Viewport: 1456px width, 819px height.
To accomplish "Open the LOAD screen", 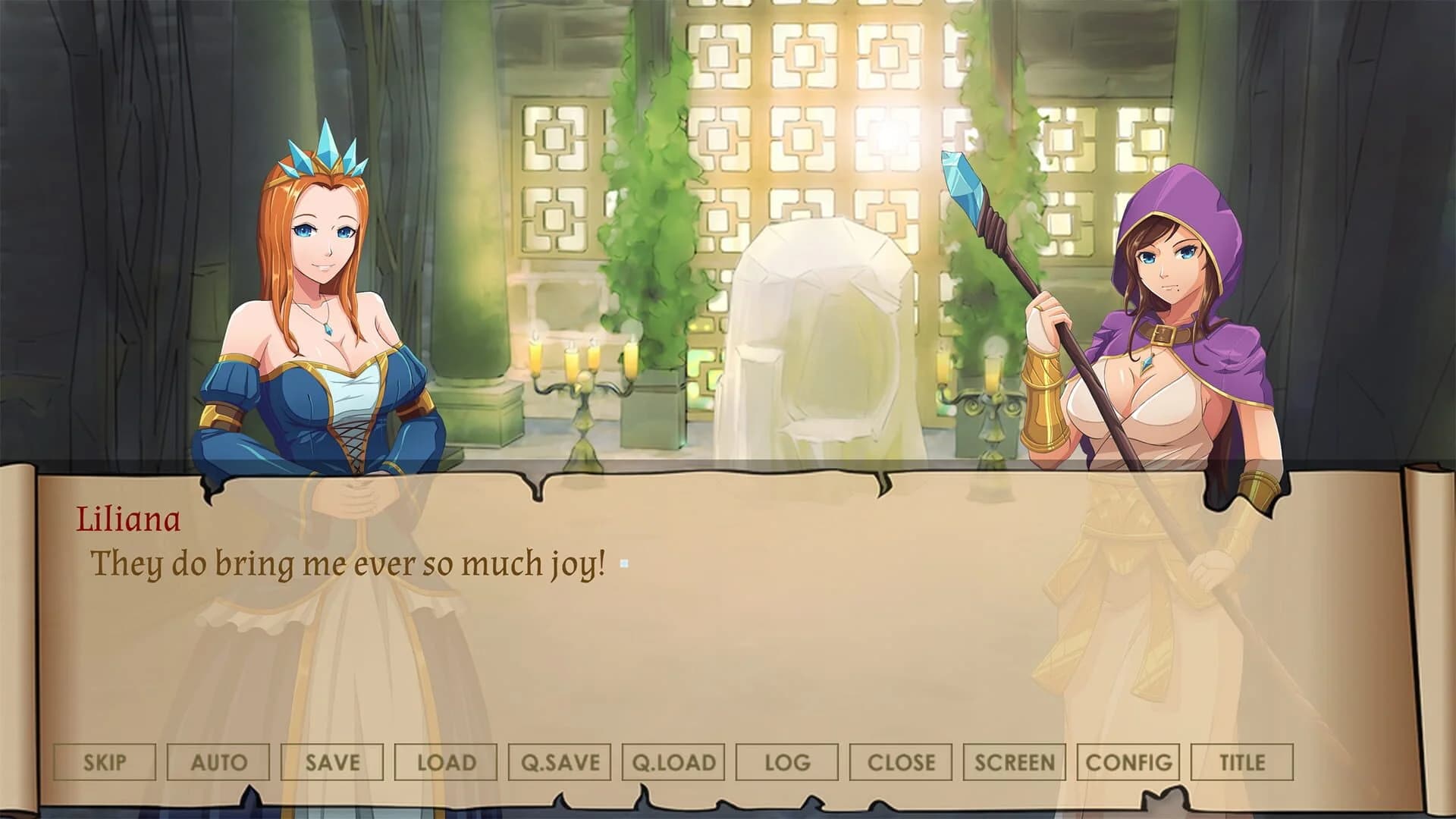I will [445, 761].
